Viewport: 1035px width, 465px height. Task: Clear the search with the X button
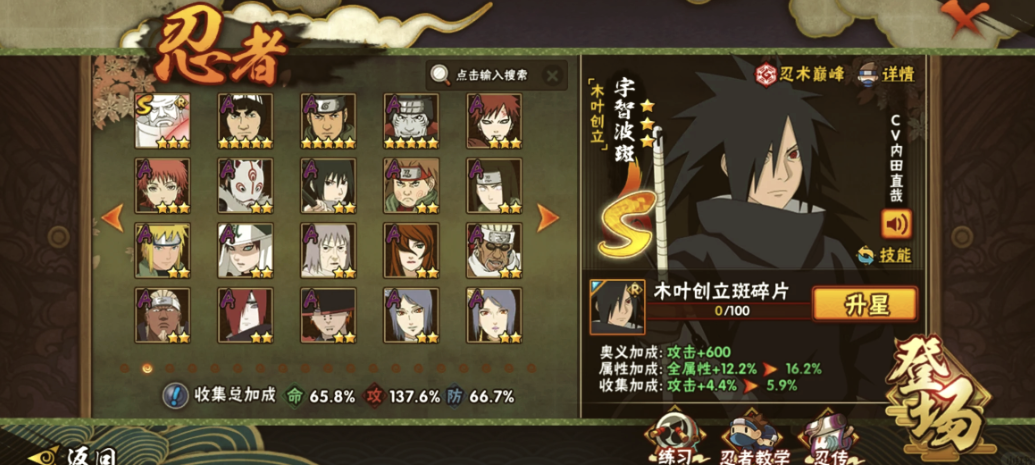pyautogui.click(x=552, y=75)
